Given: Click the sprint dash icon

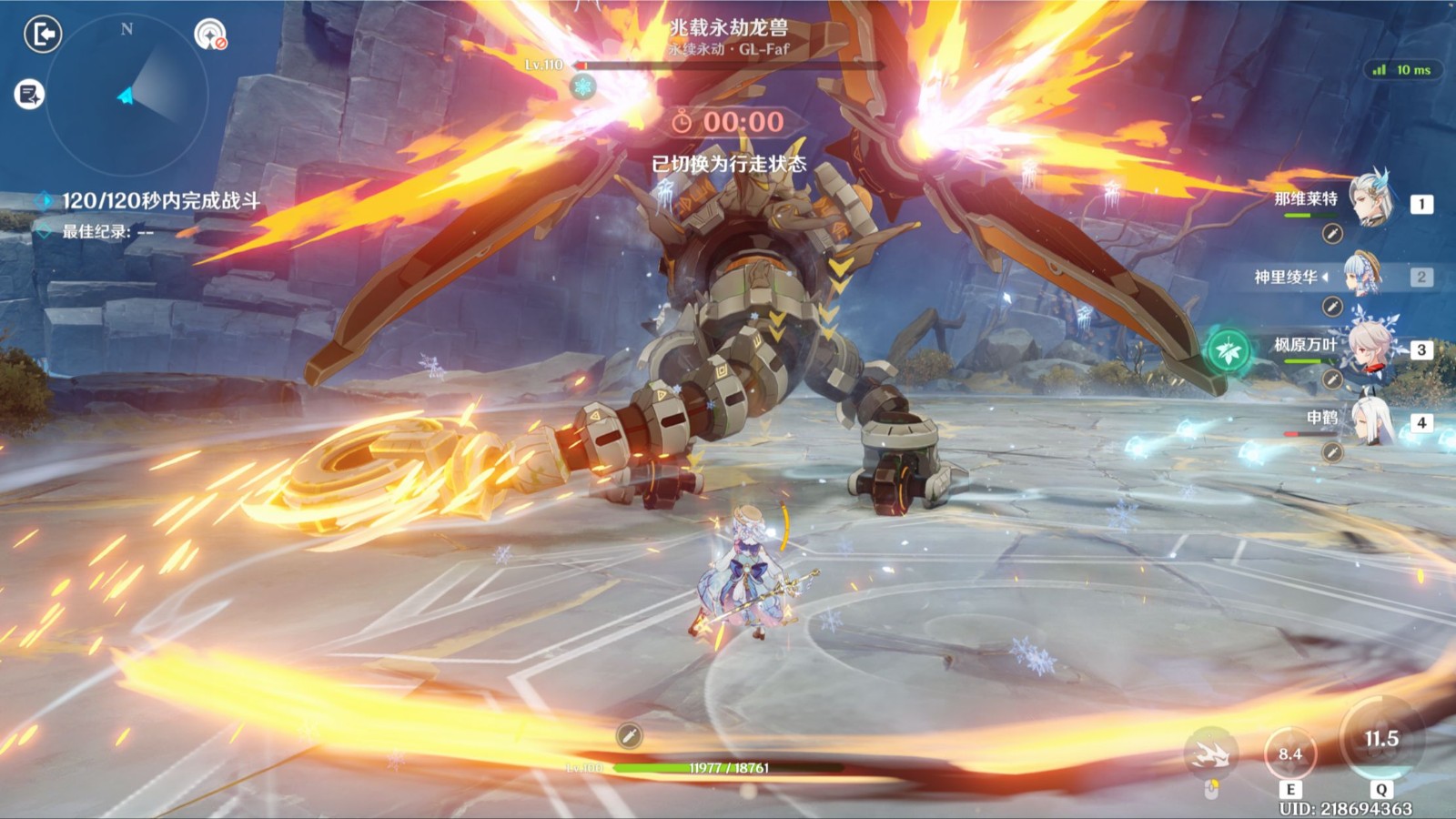Looking at the screenshot, I should coord(1211,753).
